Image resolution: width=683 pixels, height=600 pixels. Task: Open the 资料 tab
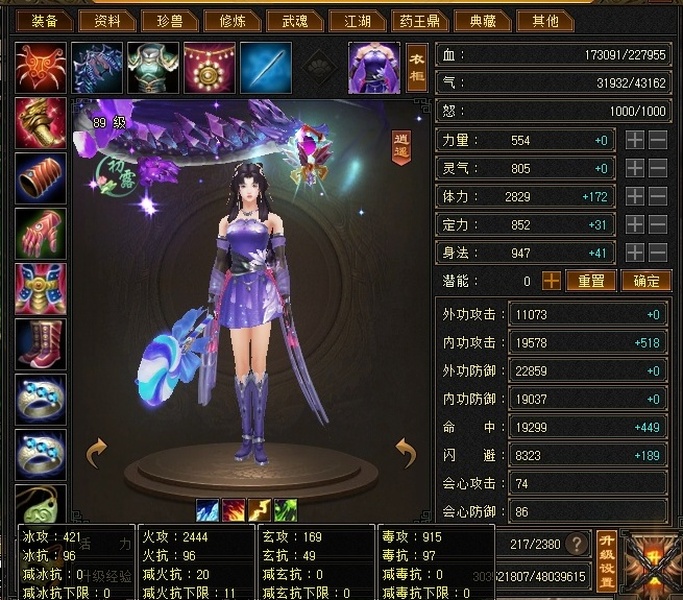pyautogui.click(x=106, y=20)
